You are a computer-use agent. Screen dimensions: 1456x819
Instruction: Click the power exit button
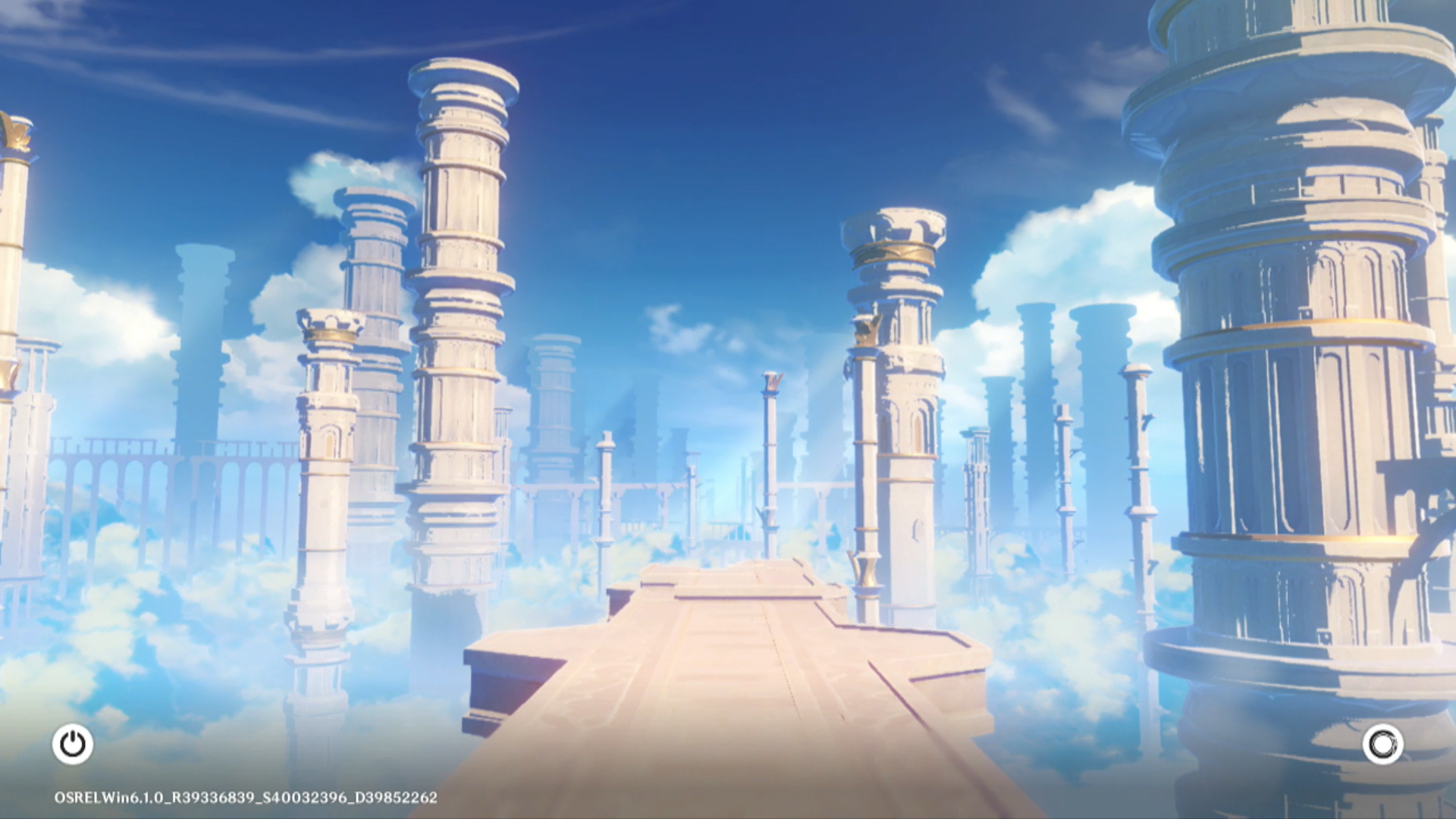pos(73,744)
